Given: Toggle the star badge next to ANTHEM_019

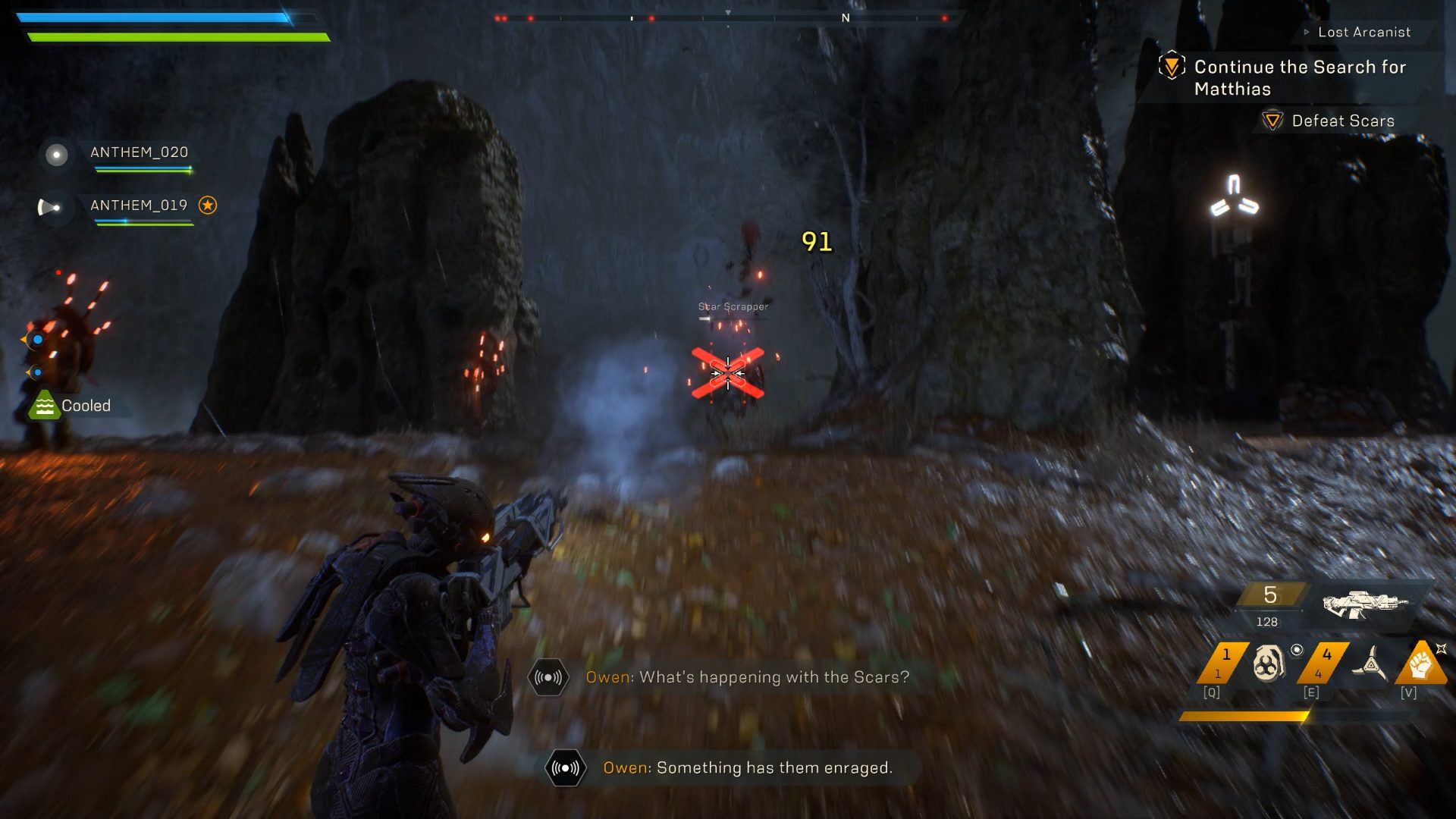Looking at the screenshot, I should [206, 205].
